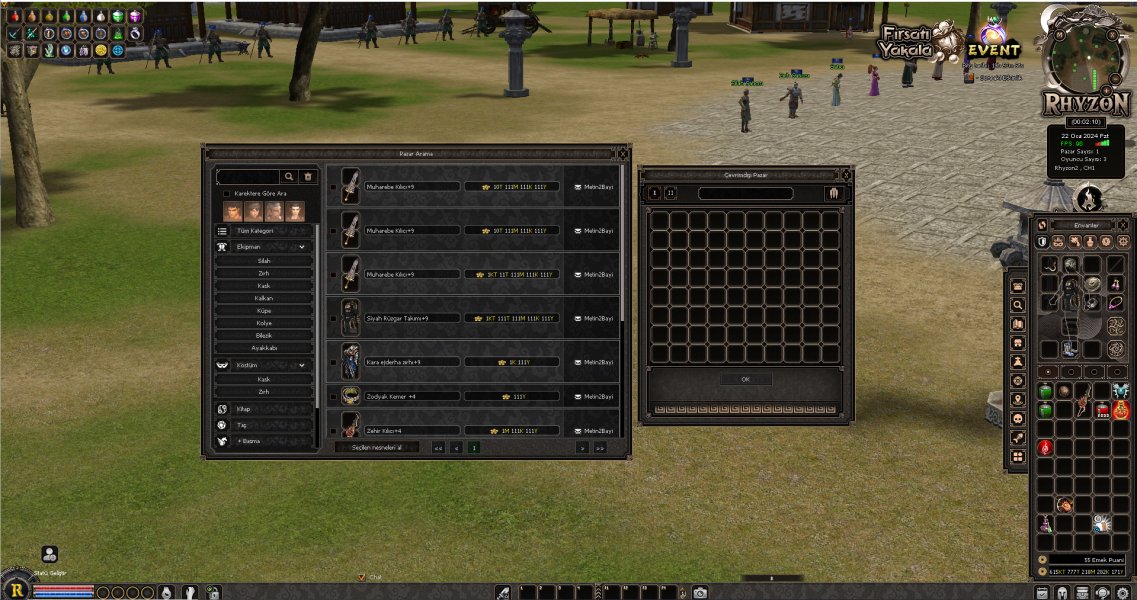The image size is (1137, 600).
Task: Close the Pazar Arama window
Action: pos(622,153)
